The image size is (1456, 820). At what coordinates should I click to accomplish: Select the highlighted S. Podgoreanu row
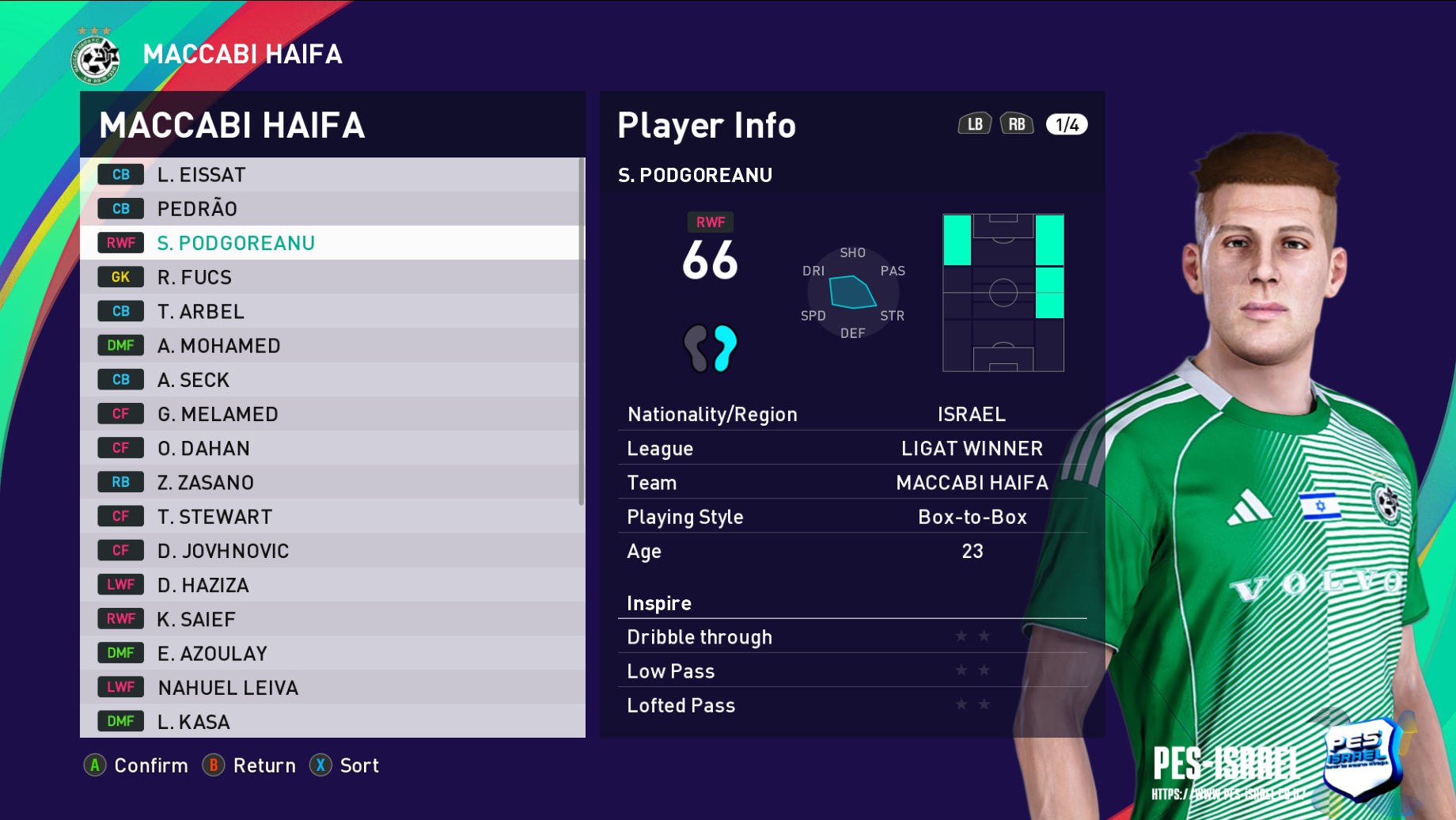(x=332, y=243)
